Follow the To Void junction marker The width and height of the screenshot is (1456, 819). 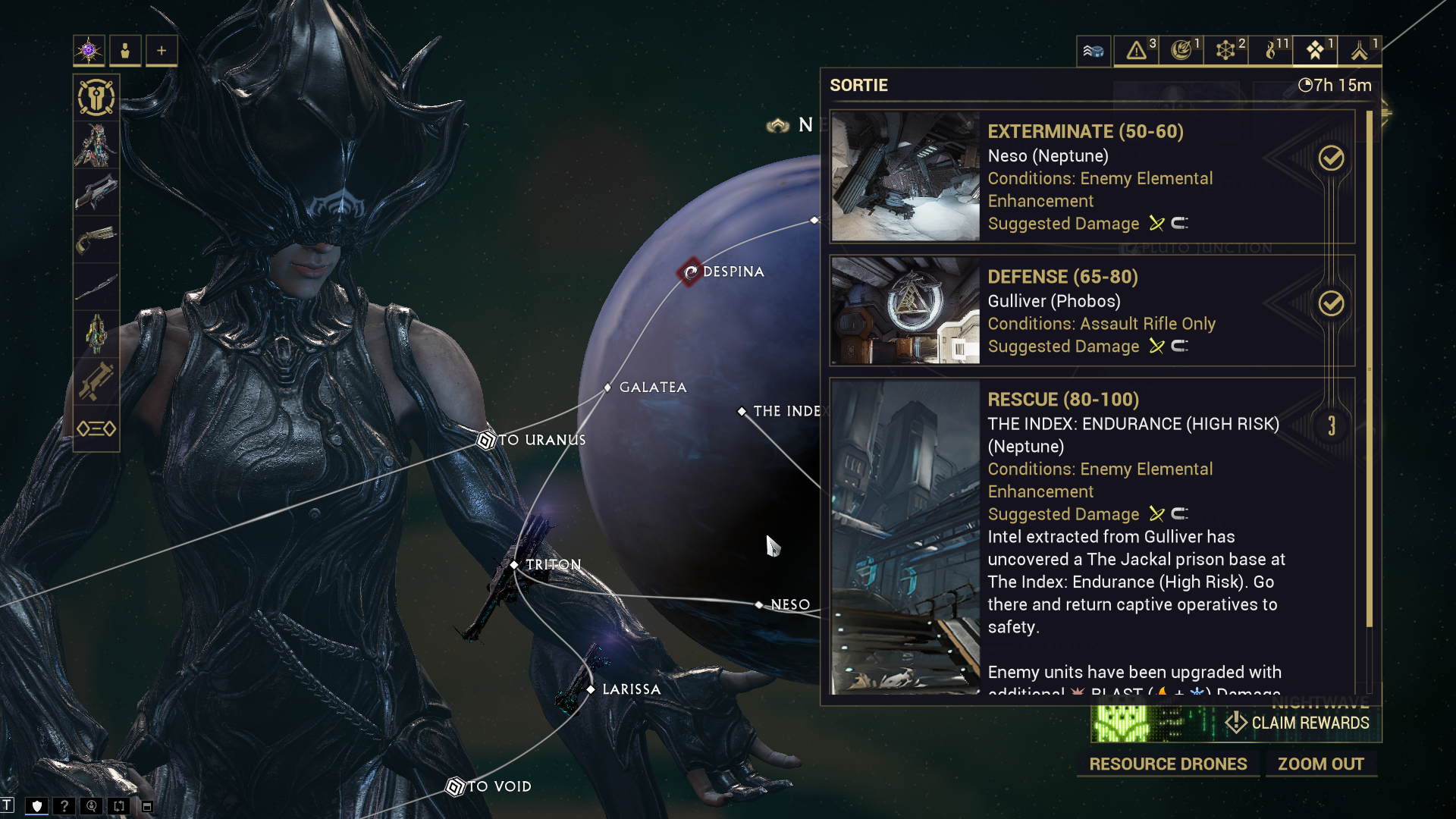click(455, 786)
